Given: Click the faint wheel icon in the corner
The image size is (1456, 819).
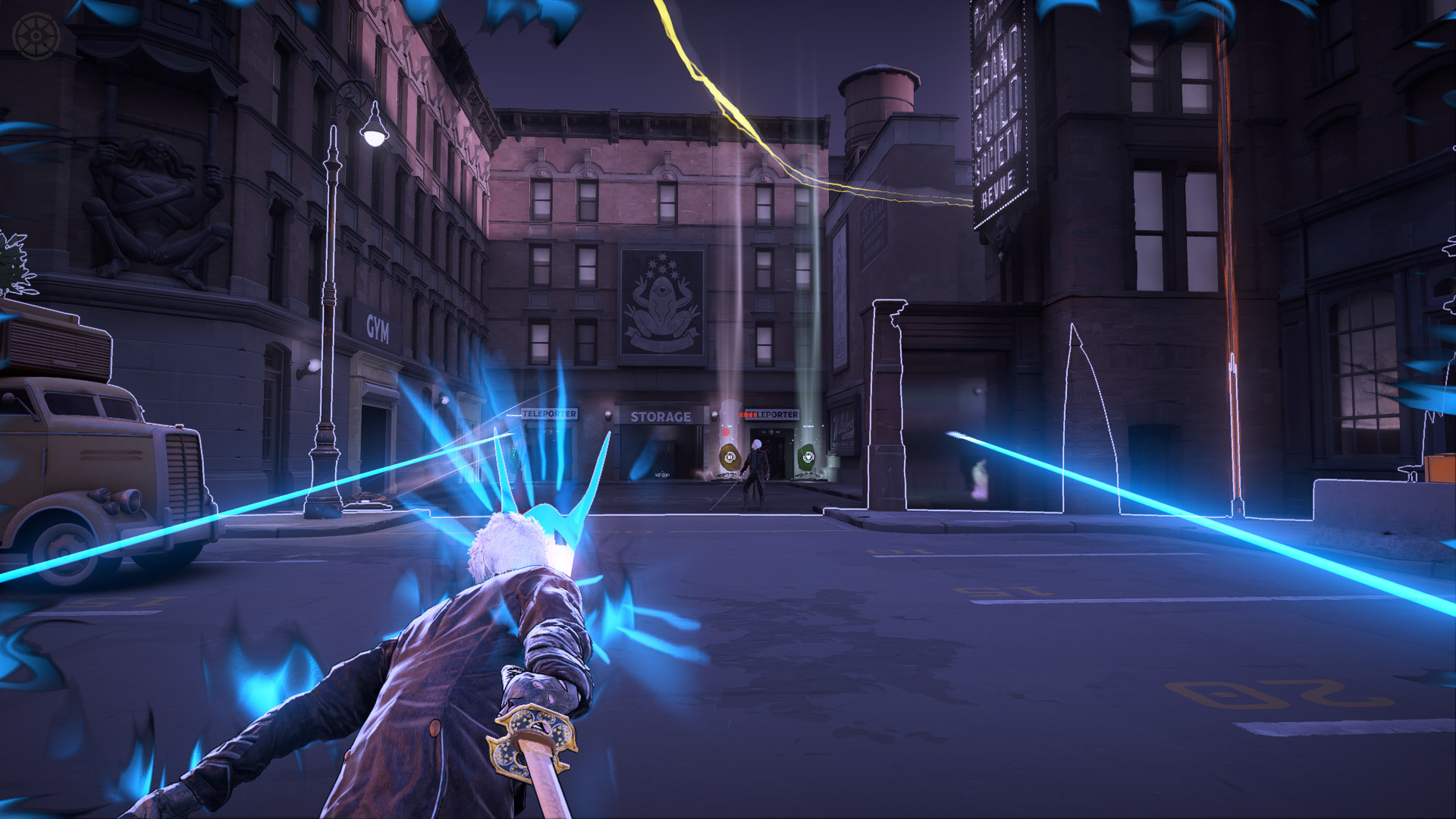Looking at the screenshot, I should [36, 36].
